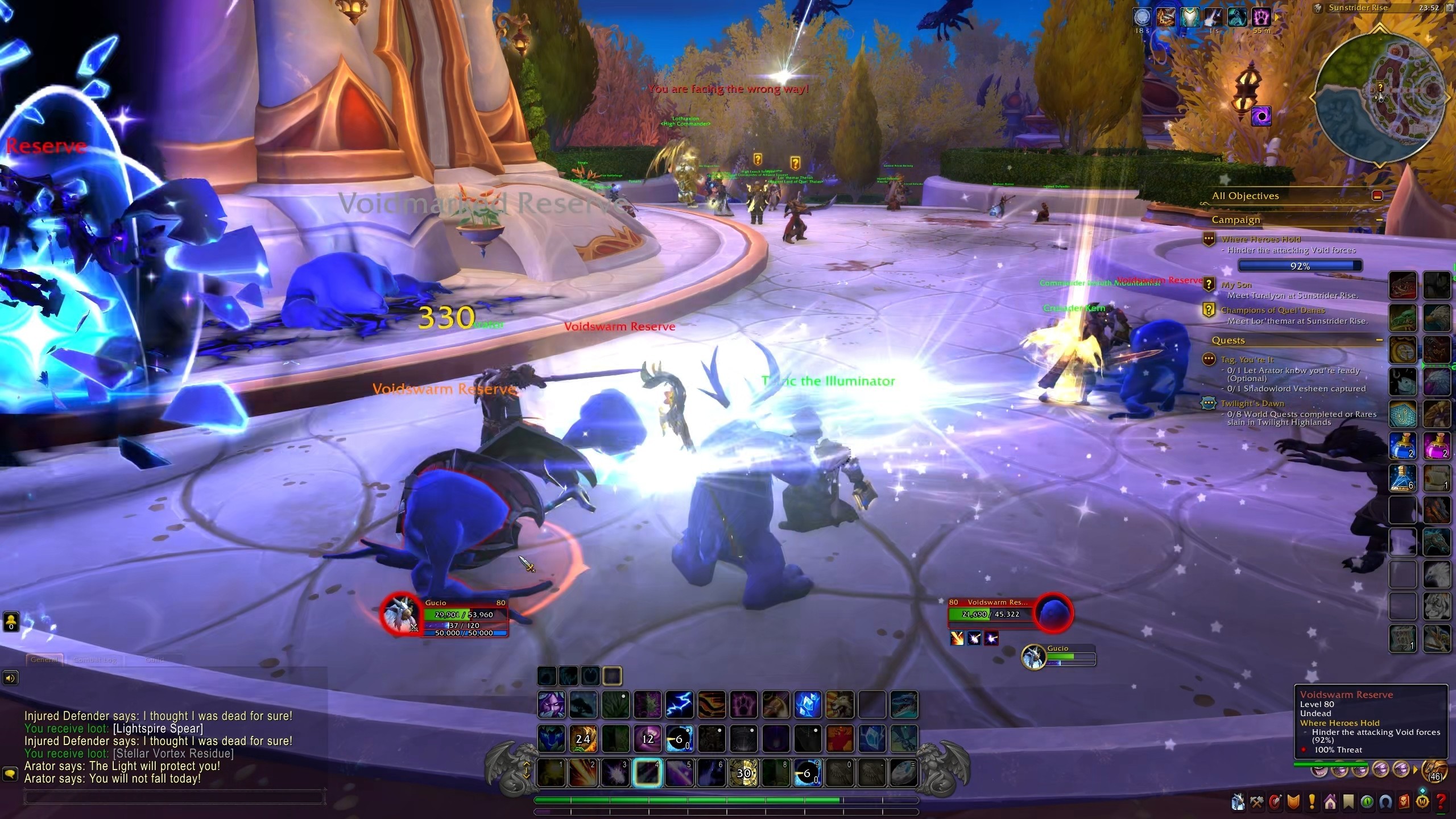Viewport: 1456px width, 819px height.
Task: Switch to the Combat Log chat tab
Action: tap(95, 660)
